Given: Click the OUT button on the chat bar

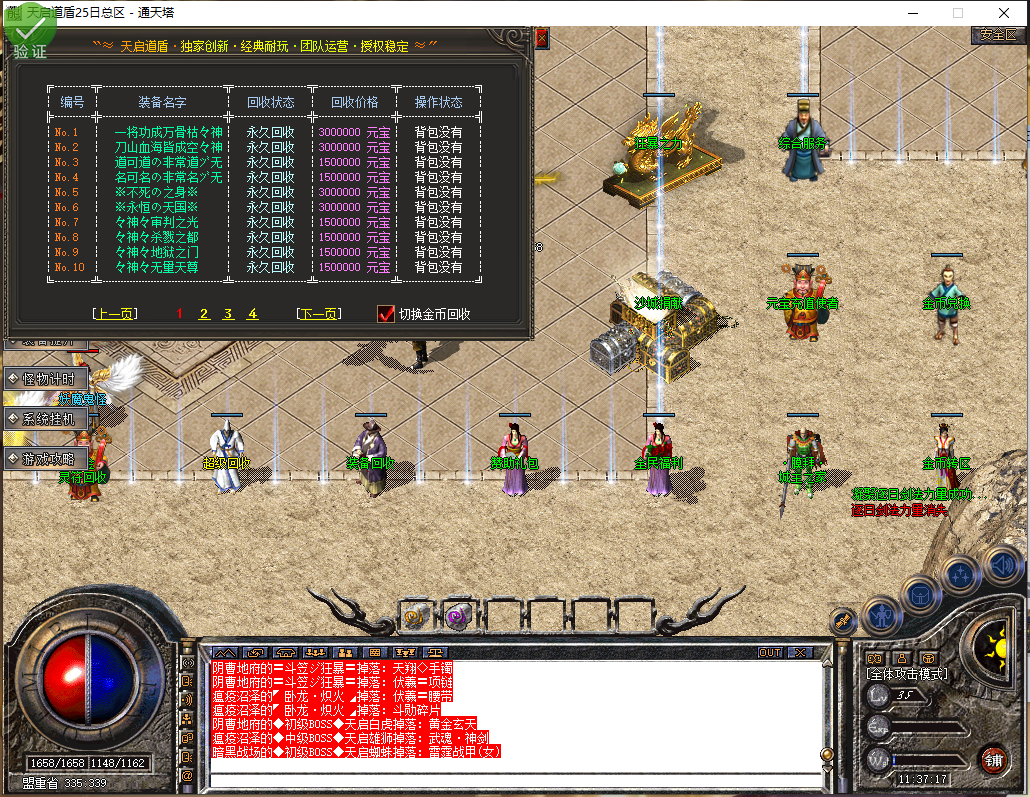Looking at the screenshot, I should click(x=769, y=652).
